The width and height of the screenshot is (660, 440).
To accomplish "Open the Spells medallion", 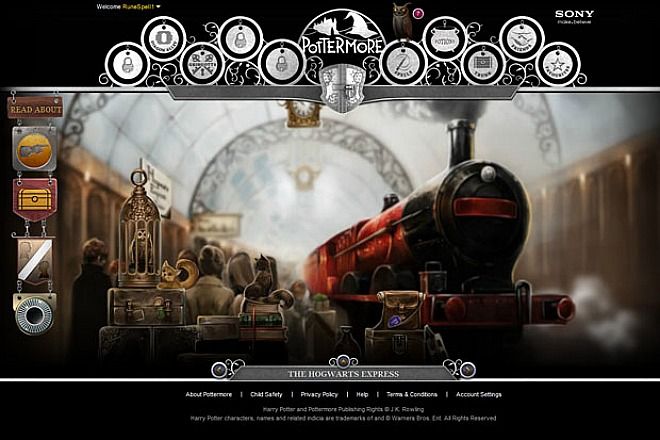I will pos(402,64).
